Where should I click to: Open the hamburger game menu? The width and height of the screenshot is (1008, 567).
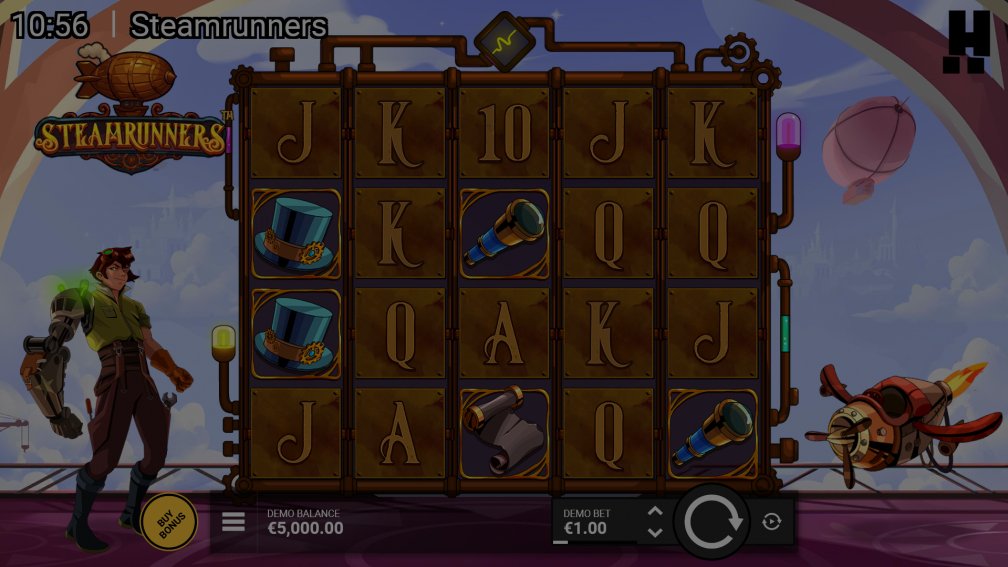click(233, 522)
